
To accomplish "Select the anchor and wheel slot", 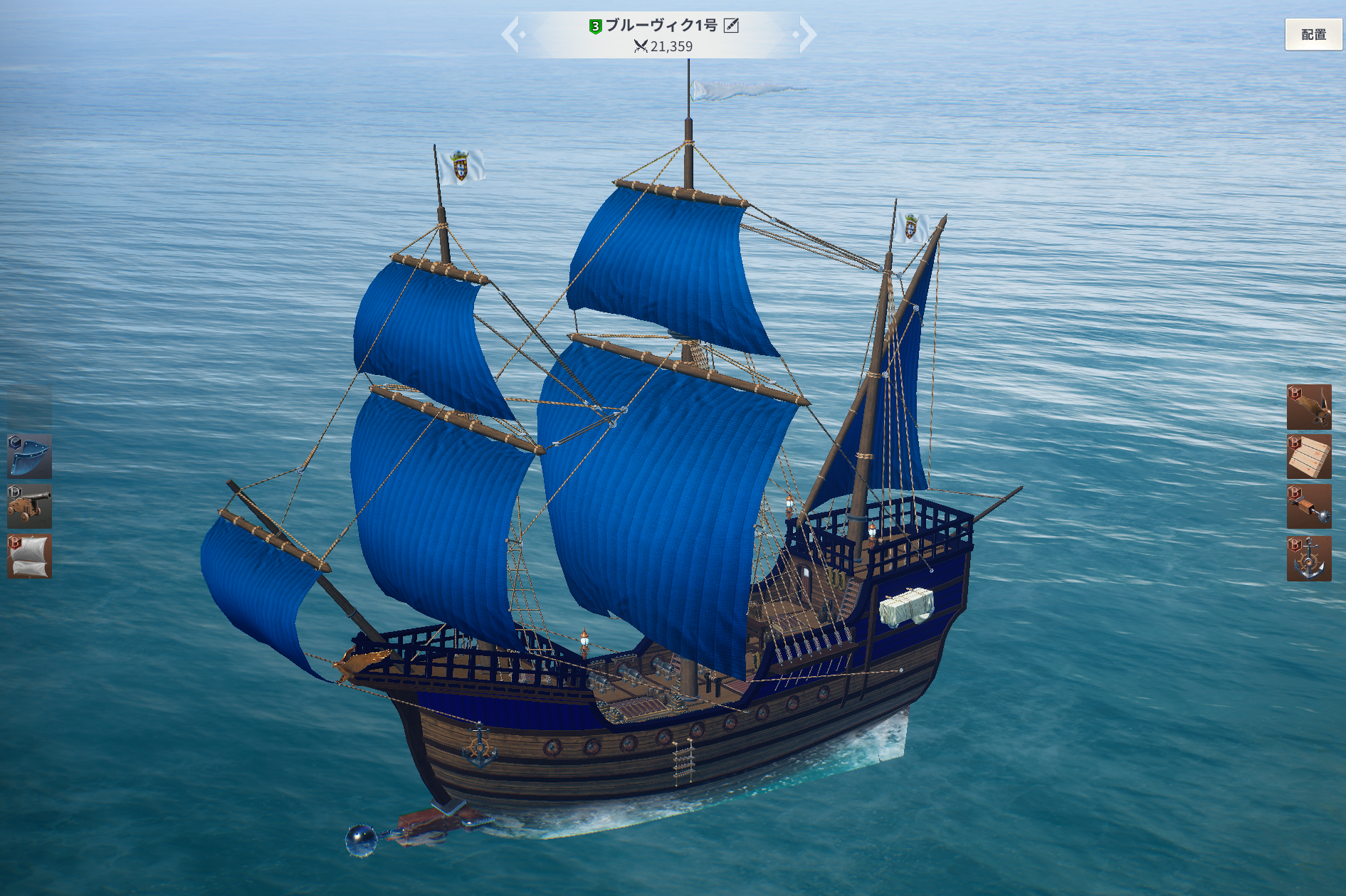I will [1308, 559].
